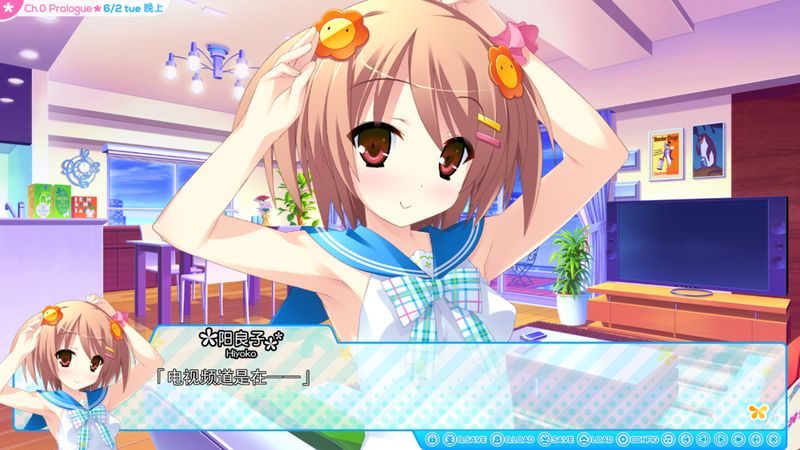Jump to the previous scene
The width and height of the screenshot is (800, 450).
pos(686,439)
